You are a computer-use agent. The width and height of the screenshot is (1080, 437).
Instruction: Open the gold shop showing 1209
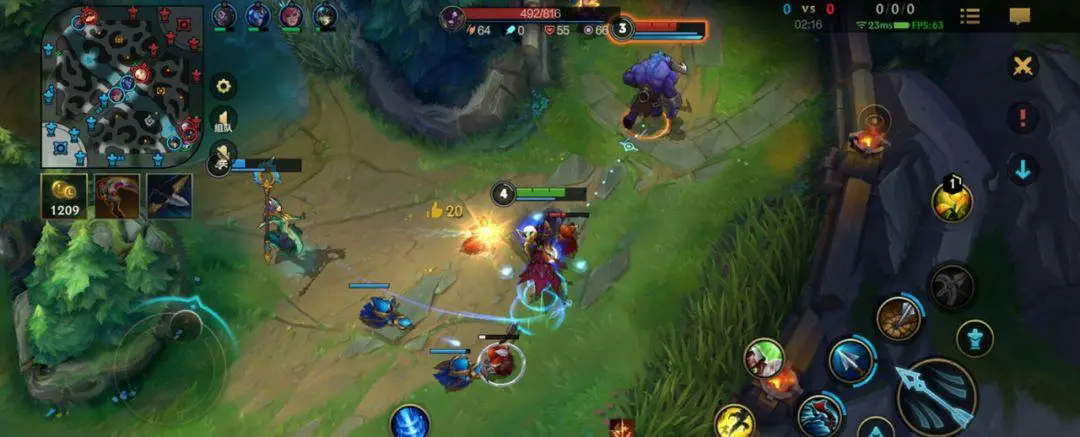pyautogui.click(x=63, y=196)
